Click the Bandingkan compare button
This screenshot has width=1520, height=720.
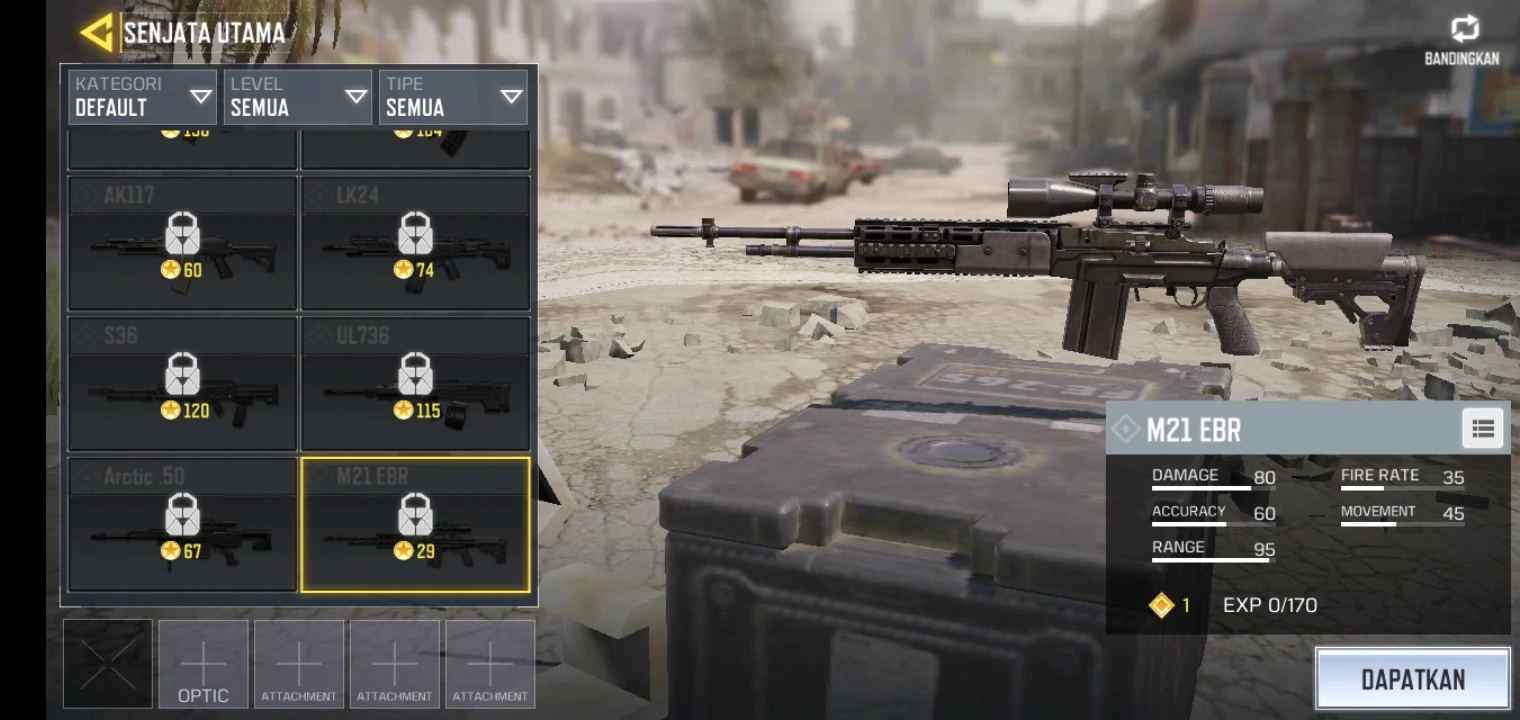point(1461,40)
